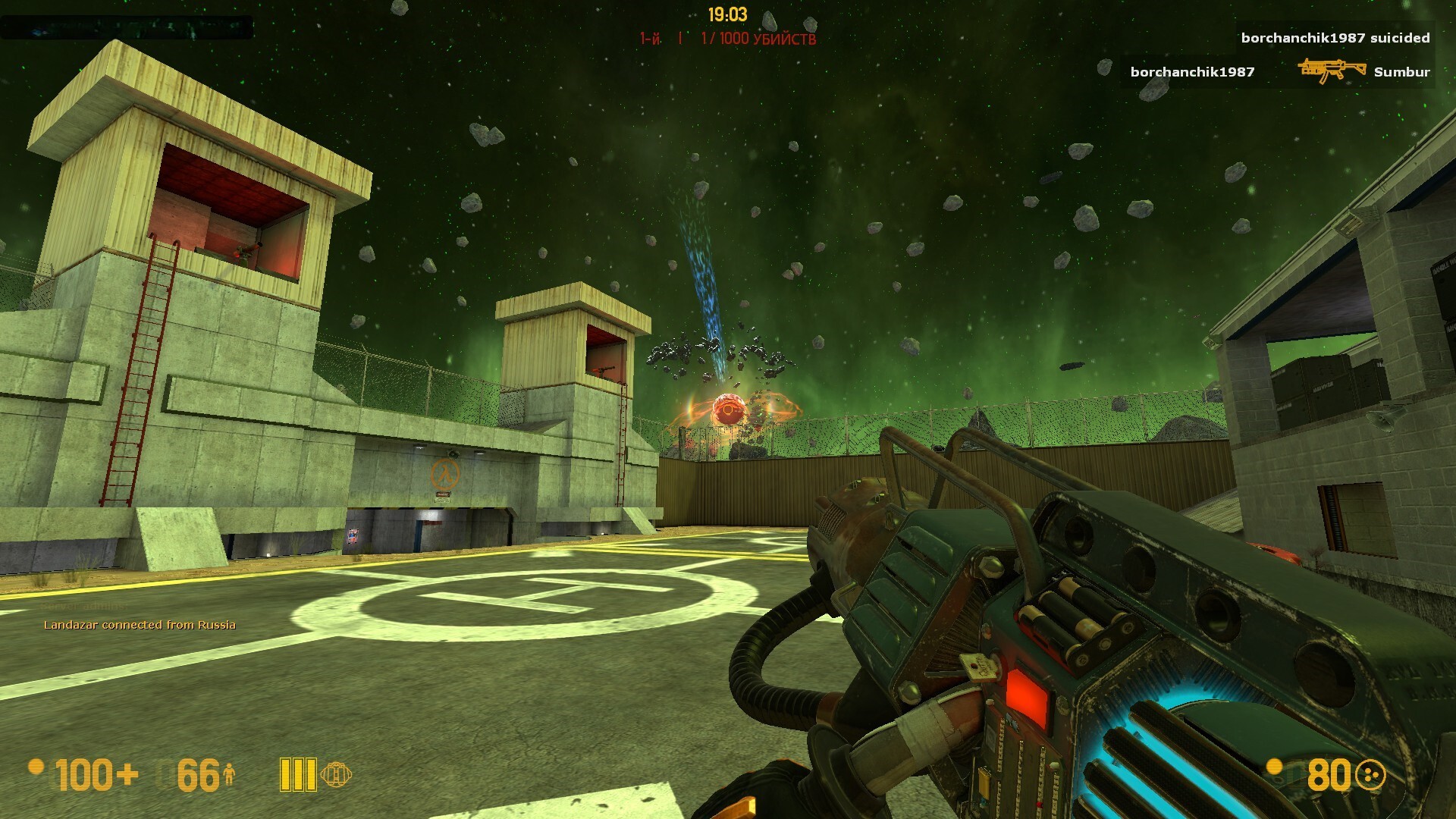The height and width of the screenshot is (819, 1456).
Task: Click the auxiliary power icon beside the bars
Action: (x=336, y=774)
